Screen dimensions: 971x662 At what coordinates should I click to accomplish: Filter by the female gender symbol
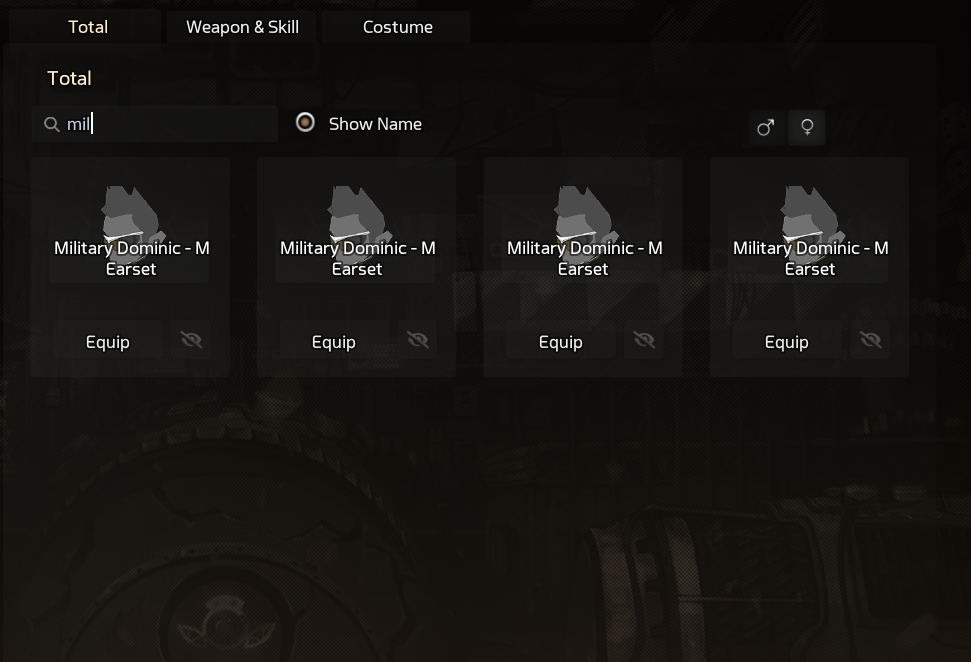807,127
